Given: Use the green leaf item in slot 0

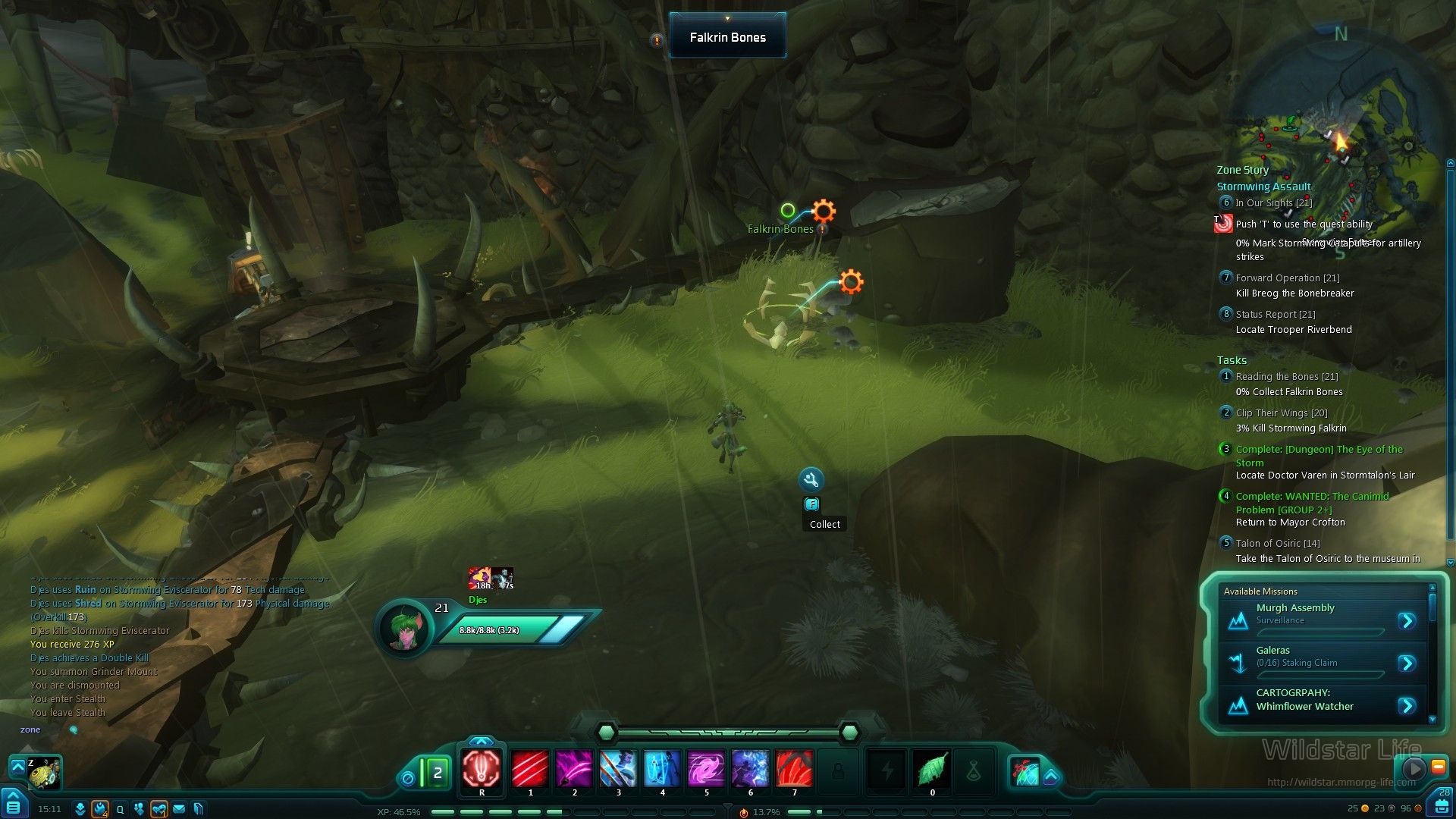Looking at the screenshot, I should tap(932, 770).
